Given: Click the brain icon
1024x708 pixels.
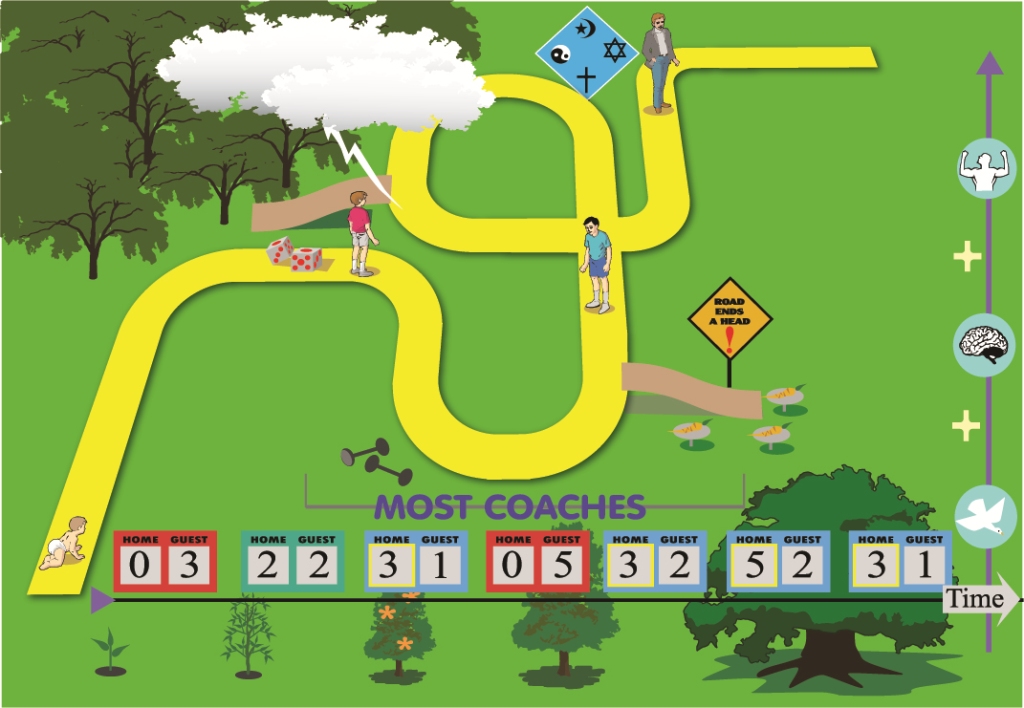Looking at the screenshot, I should tap(986, 345).
